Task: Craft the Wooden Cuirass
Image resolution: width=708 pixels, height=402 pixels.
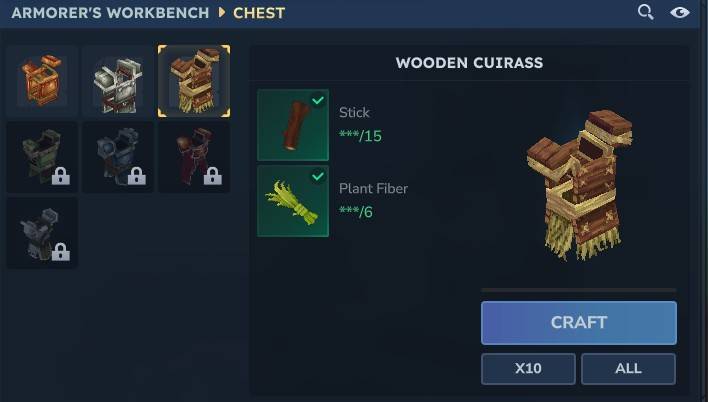Action: tap(578, 323)
